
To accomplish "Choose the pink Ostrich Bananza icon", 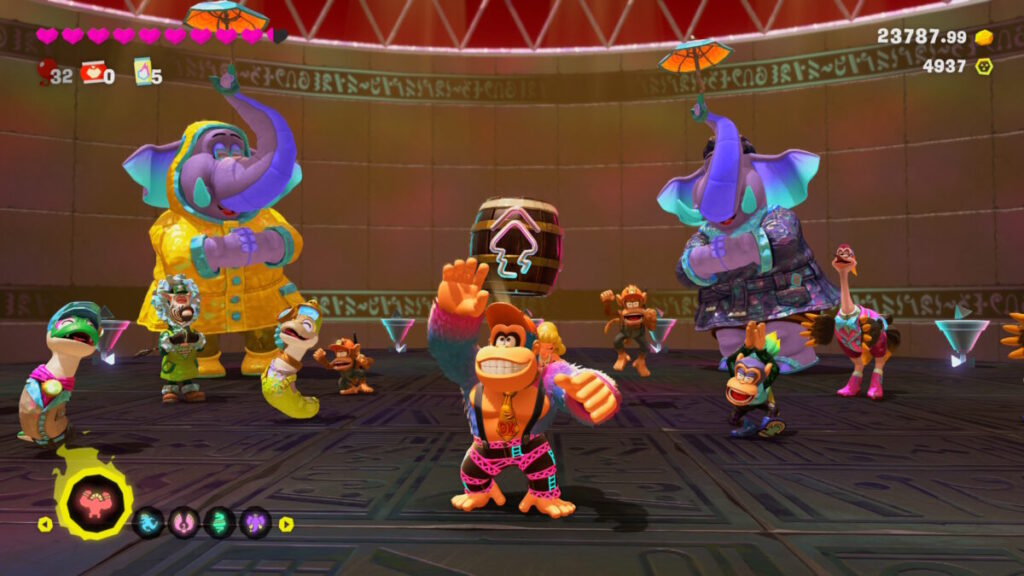I will point(184,522).
